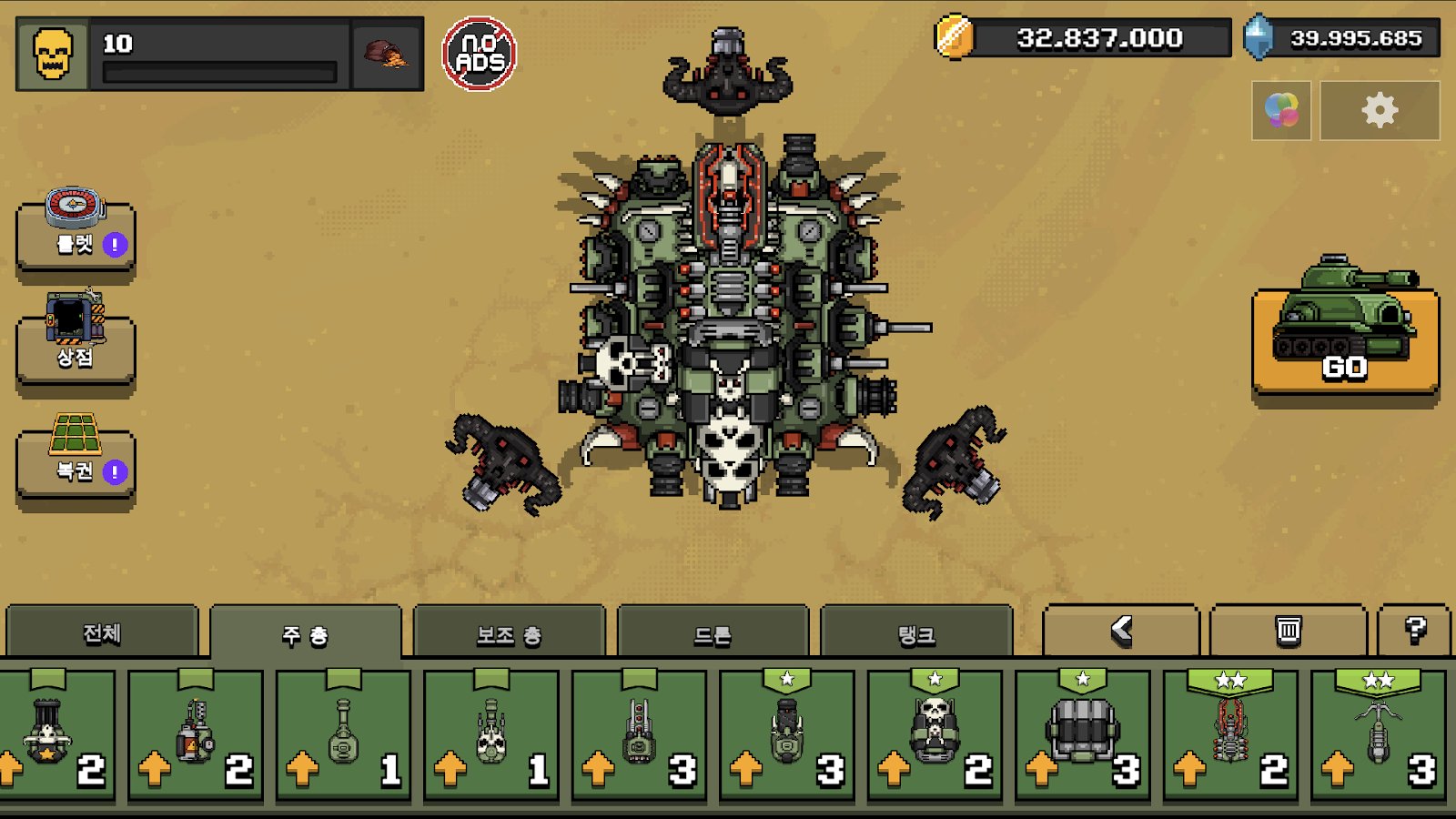
Task: Open the settings gear menu
Action: pos(1380,110)
